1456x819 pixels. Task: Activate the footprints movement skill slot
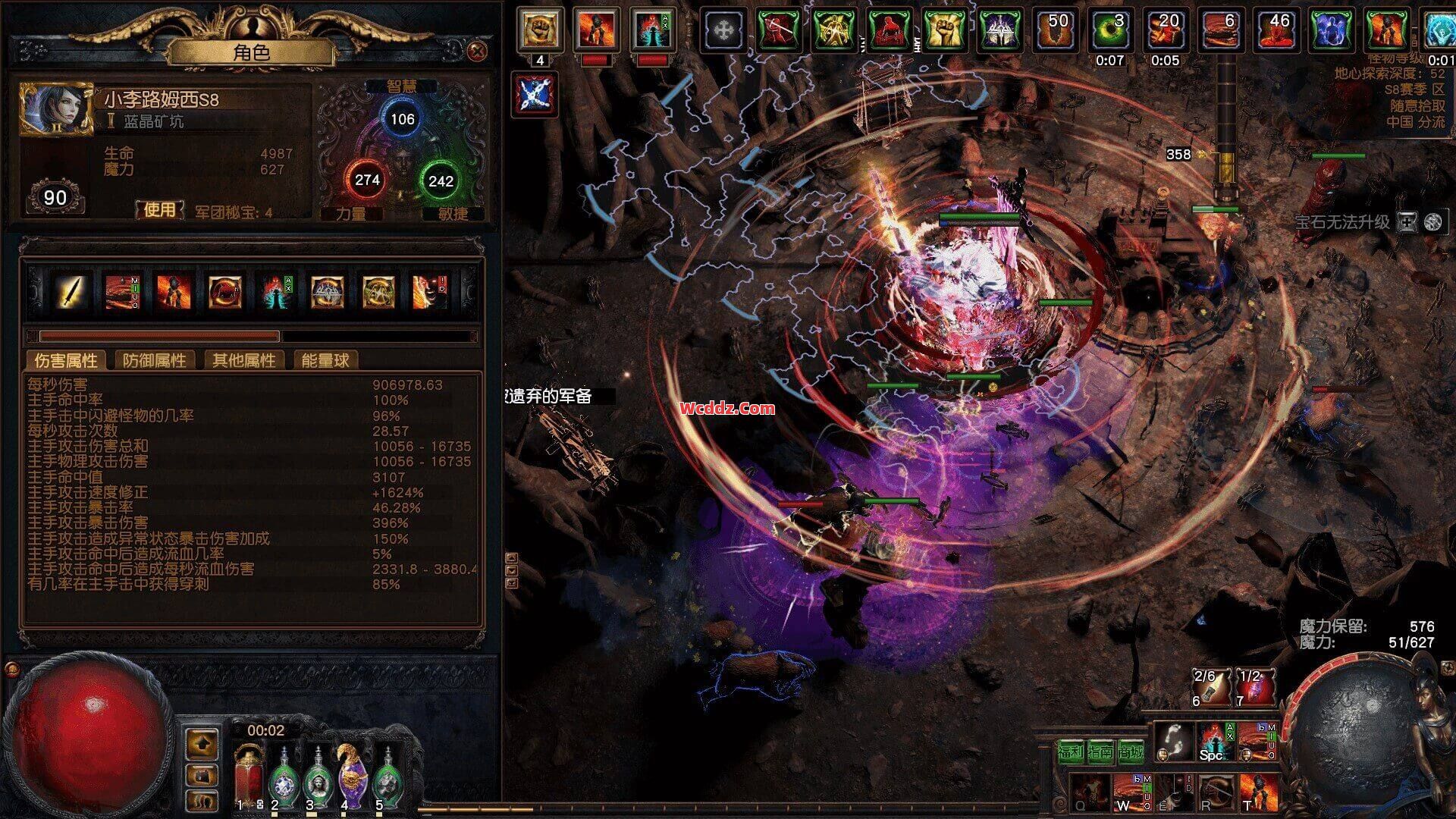tap(1173, 741)
